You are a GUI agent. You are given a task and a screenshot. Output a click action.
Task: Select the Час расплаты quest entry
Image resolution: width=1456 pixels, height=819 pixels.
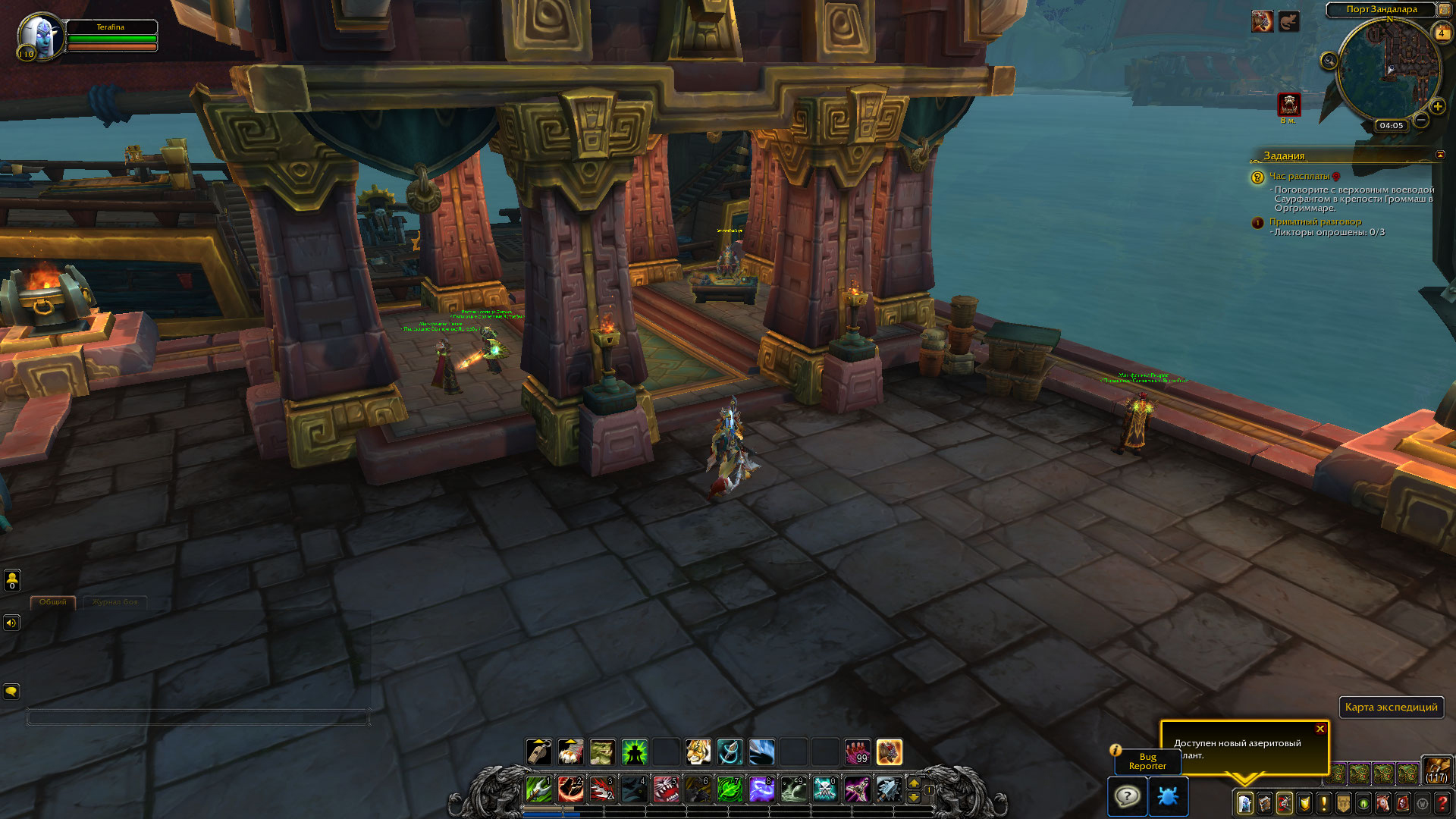click(1299, 176)
